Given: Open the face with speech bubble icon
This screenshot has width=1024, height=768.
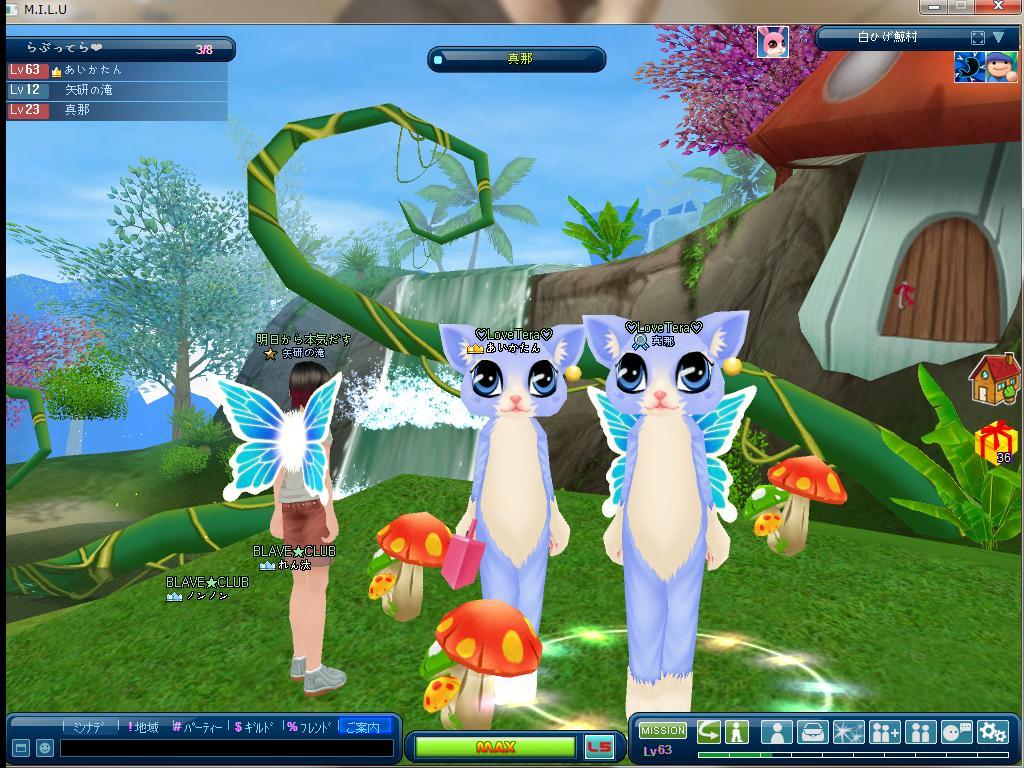Looking at the screenshot, I should [956, 731].
